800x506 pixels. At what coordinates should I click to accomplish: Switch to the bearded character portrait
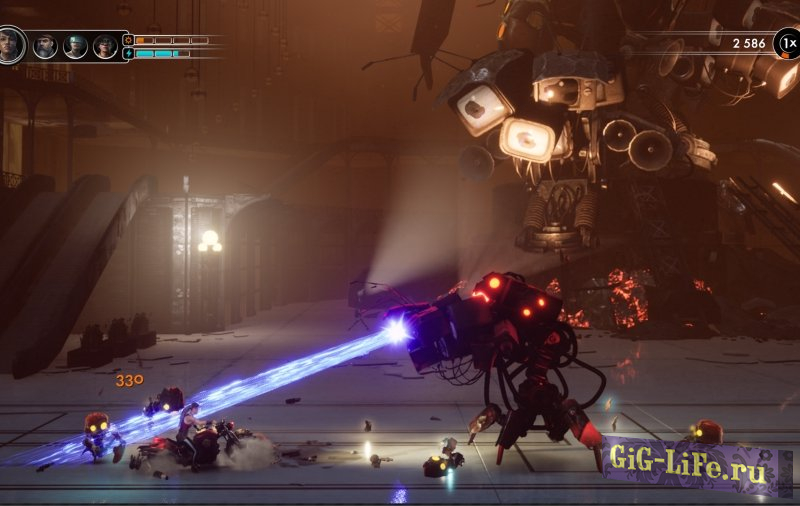(45, 46)
